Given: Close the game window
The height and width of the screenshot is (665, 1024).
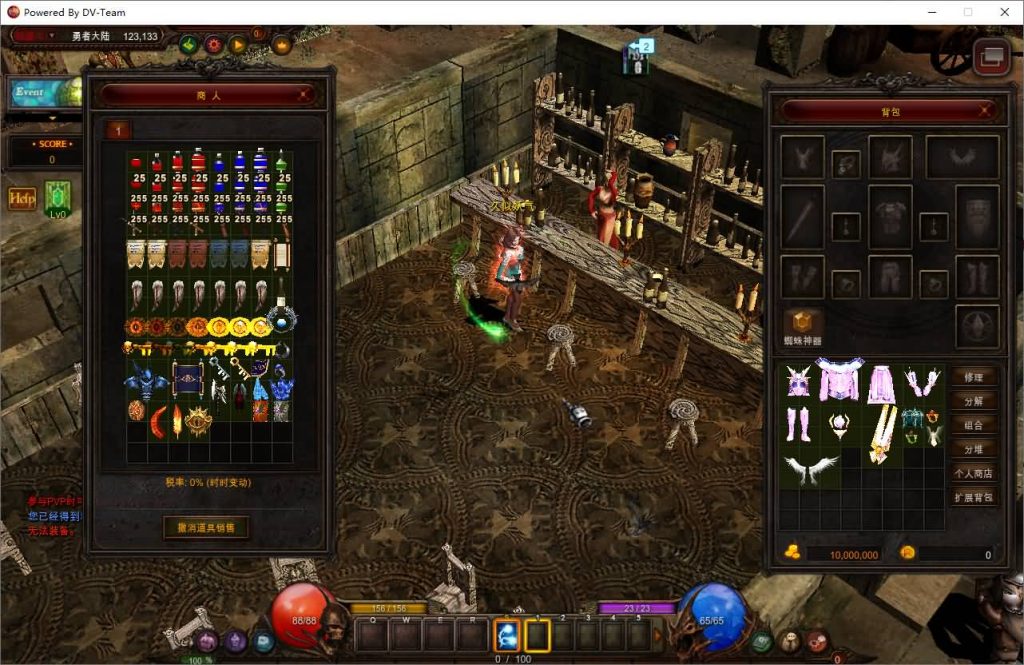Looking at the screenshot, I should coord(1003,12).
